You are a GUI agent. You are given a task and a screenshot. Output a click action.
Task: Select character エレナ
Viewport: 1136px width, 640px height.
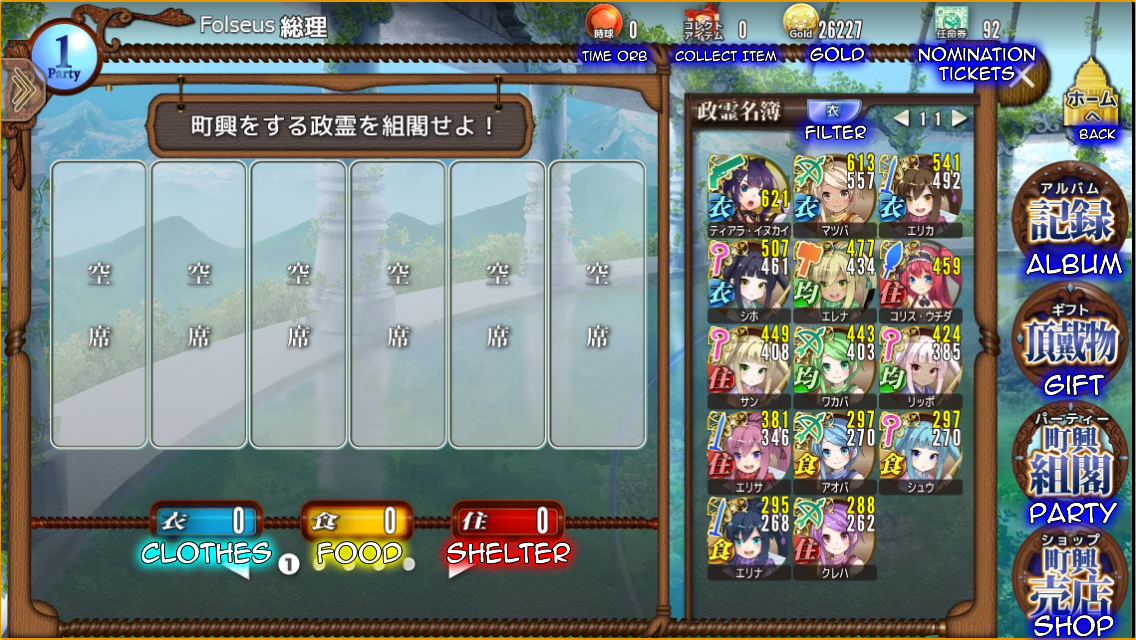pos(834,277)
